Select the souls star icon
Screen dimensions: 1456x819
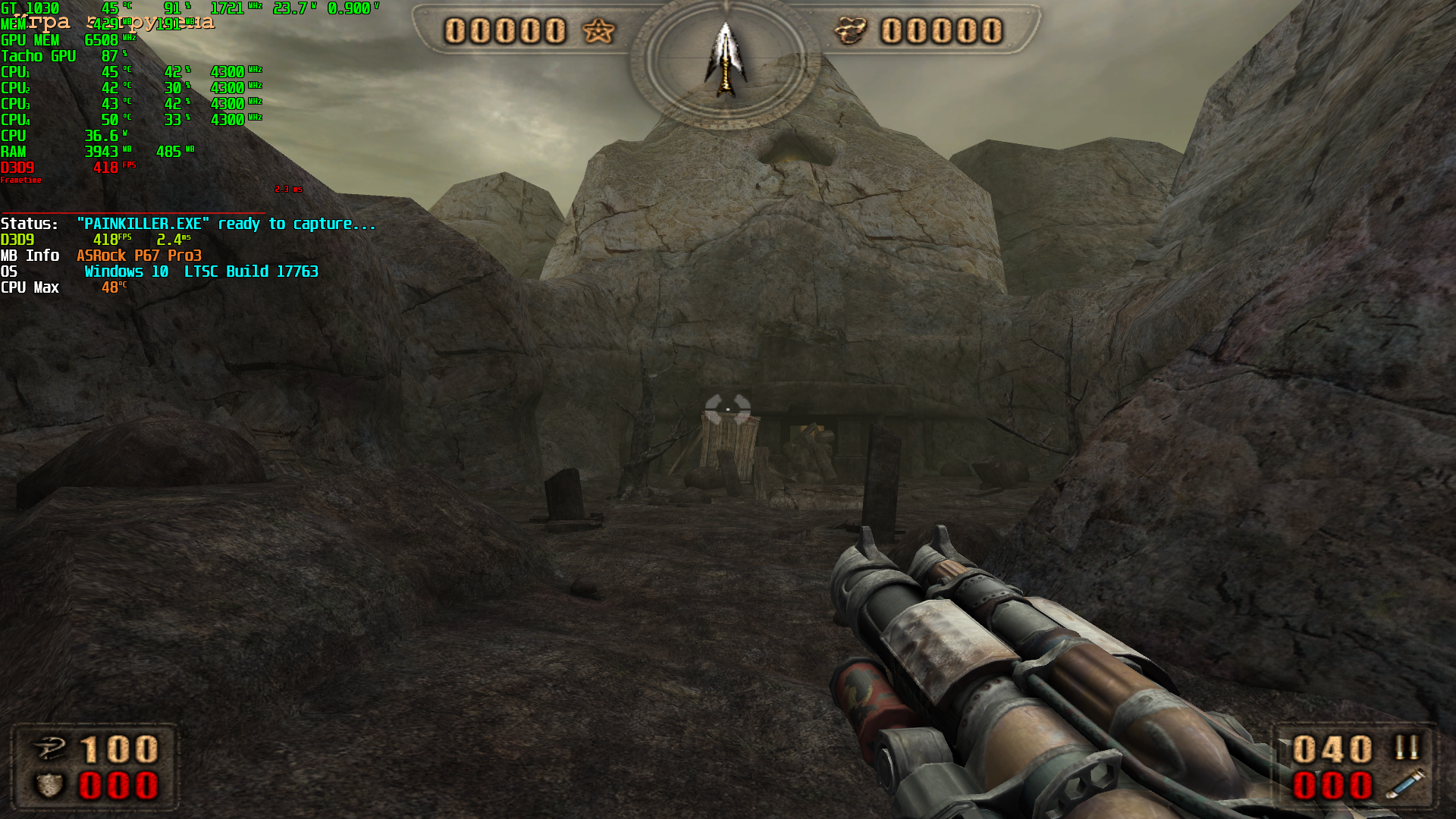tap(598, 31)
